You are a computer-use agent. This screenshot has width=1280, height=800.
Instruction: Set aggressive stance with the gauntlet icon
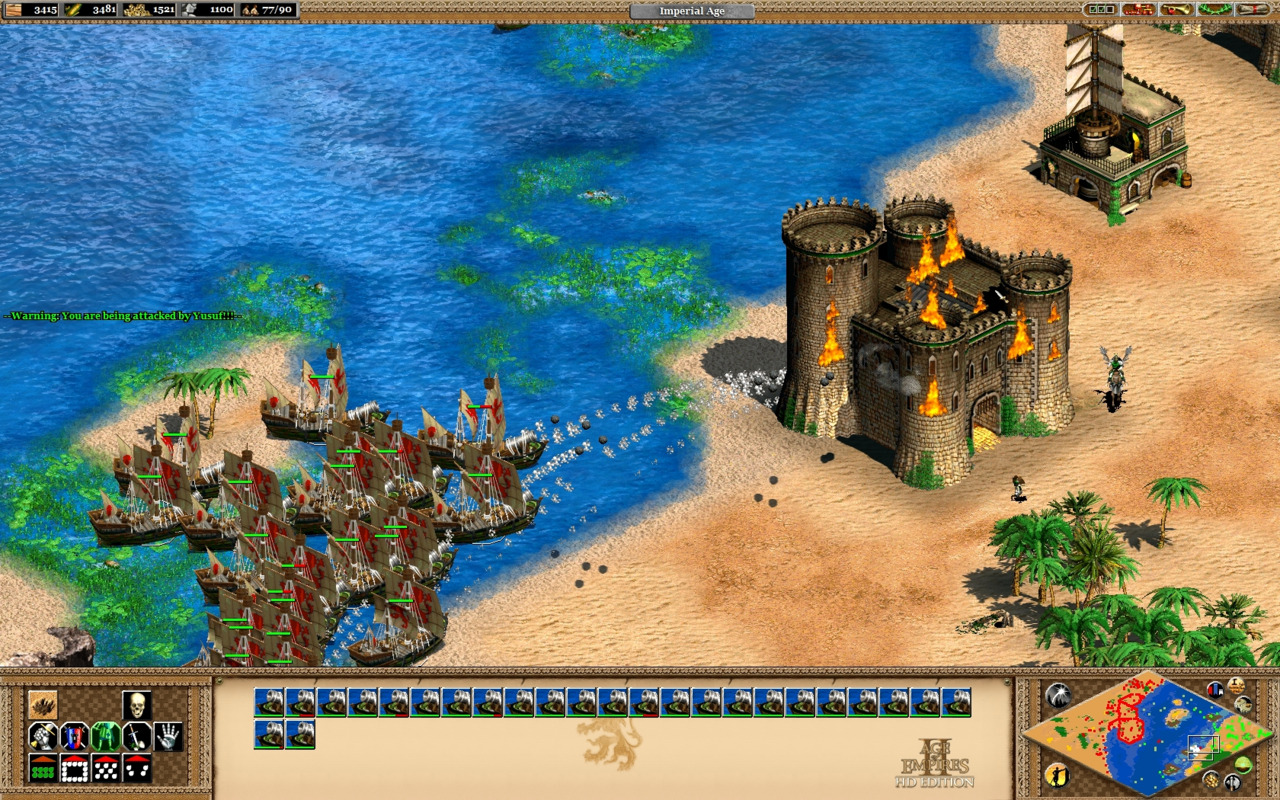click(x=42, y=737)
